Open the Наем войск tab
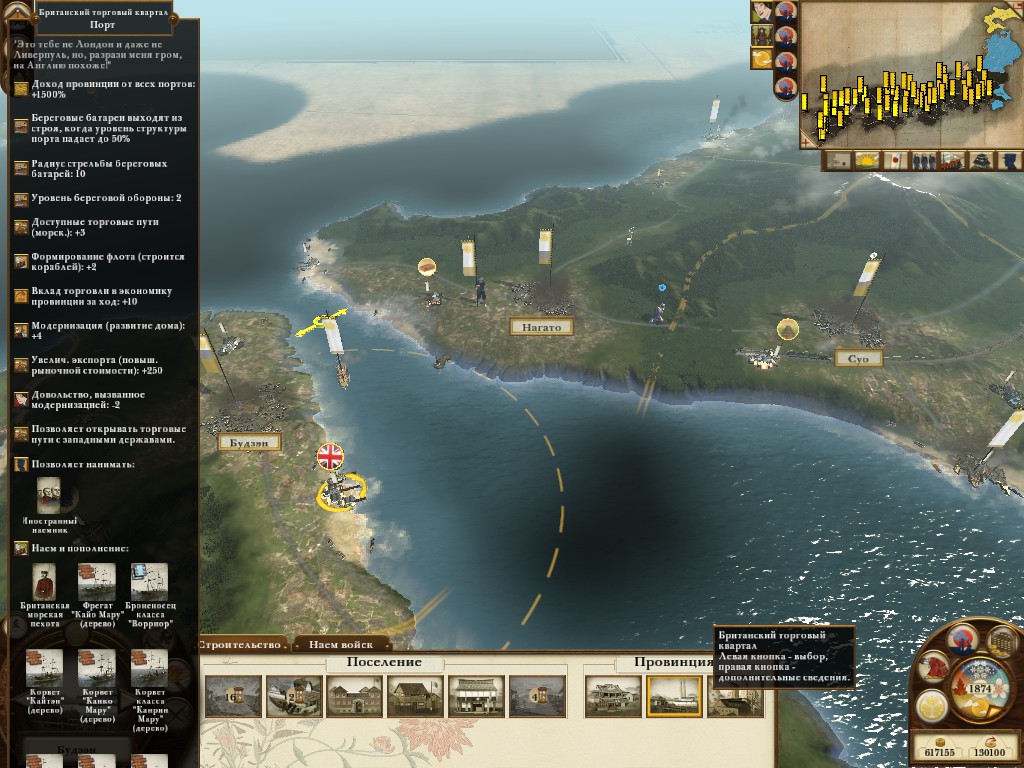The height and width of the screenshot is (768, 1024). click(x=341, y=645)
